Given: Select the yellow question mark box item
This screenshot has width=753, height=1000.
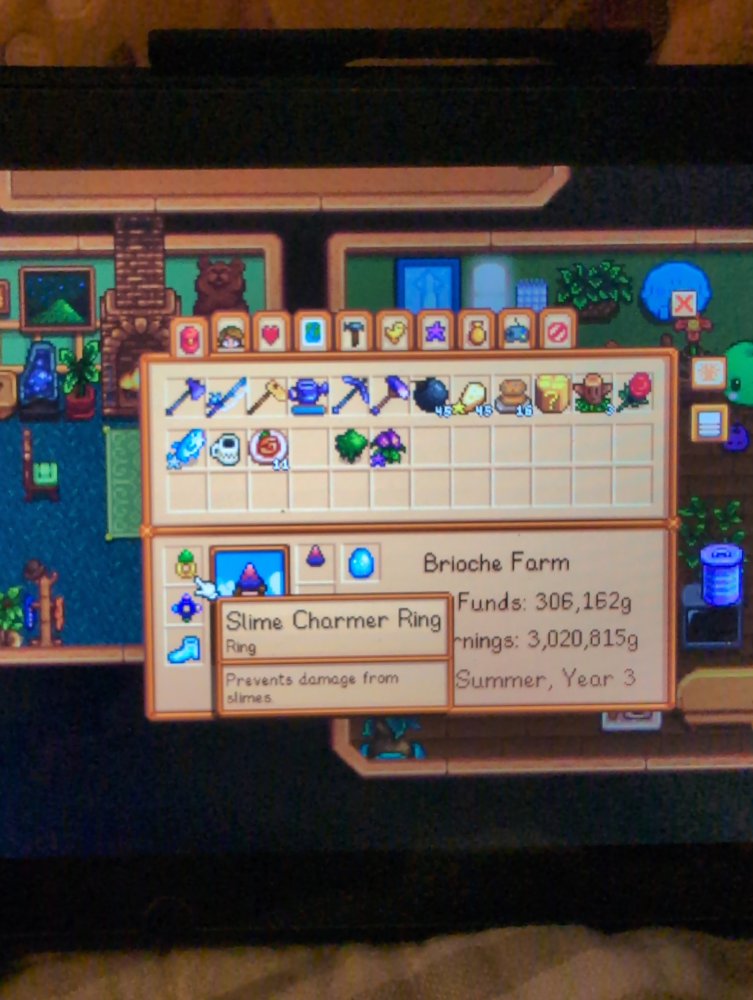Looking at the screenshot, I should click(552, 394).
